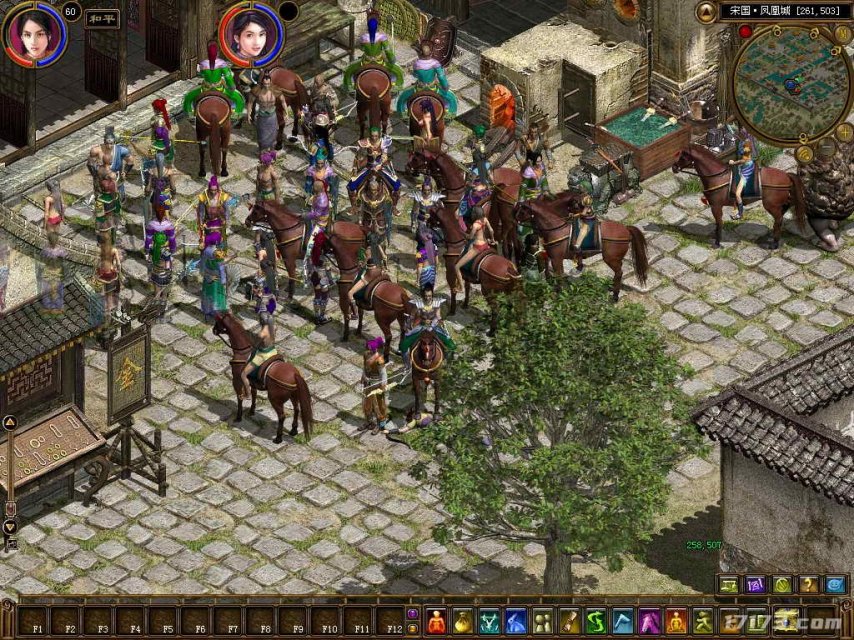Viewport: 854px width, 640px height.
Task: Open the blue chat face button
Action: coord(835,585)
